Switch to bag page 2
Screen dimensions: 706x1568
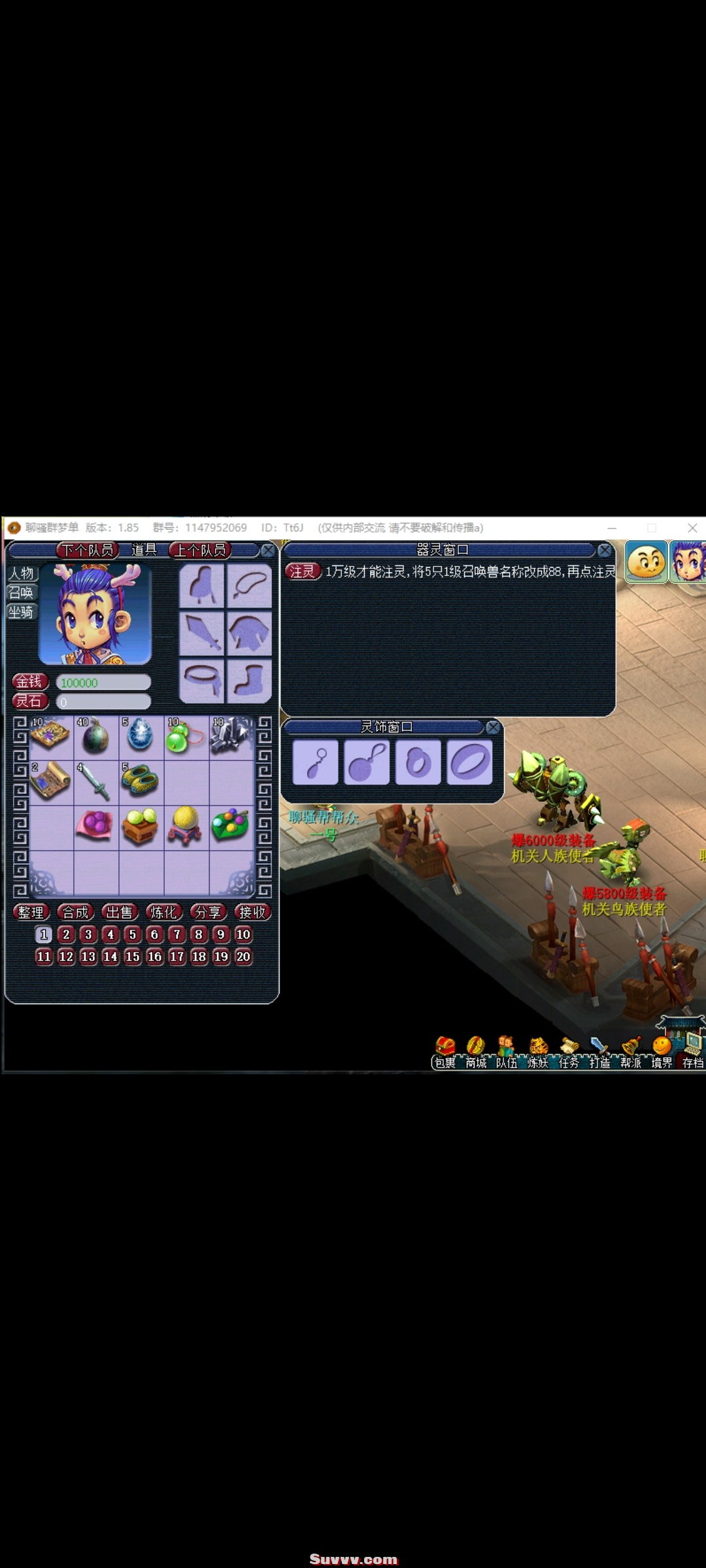click(x=66, y=934)
